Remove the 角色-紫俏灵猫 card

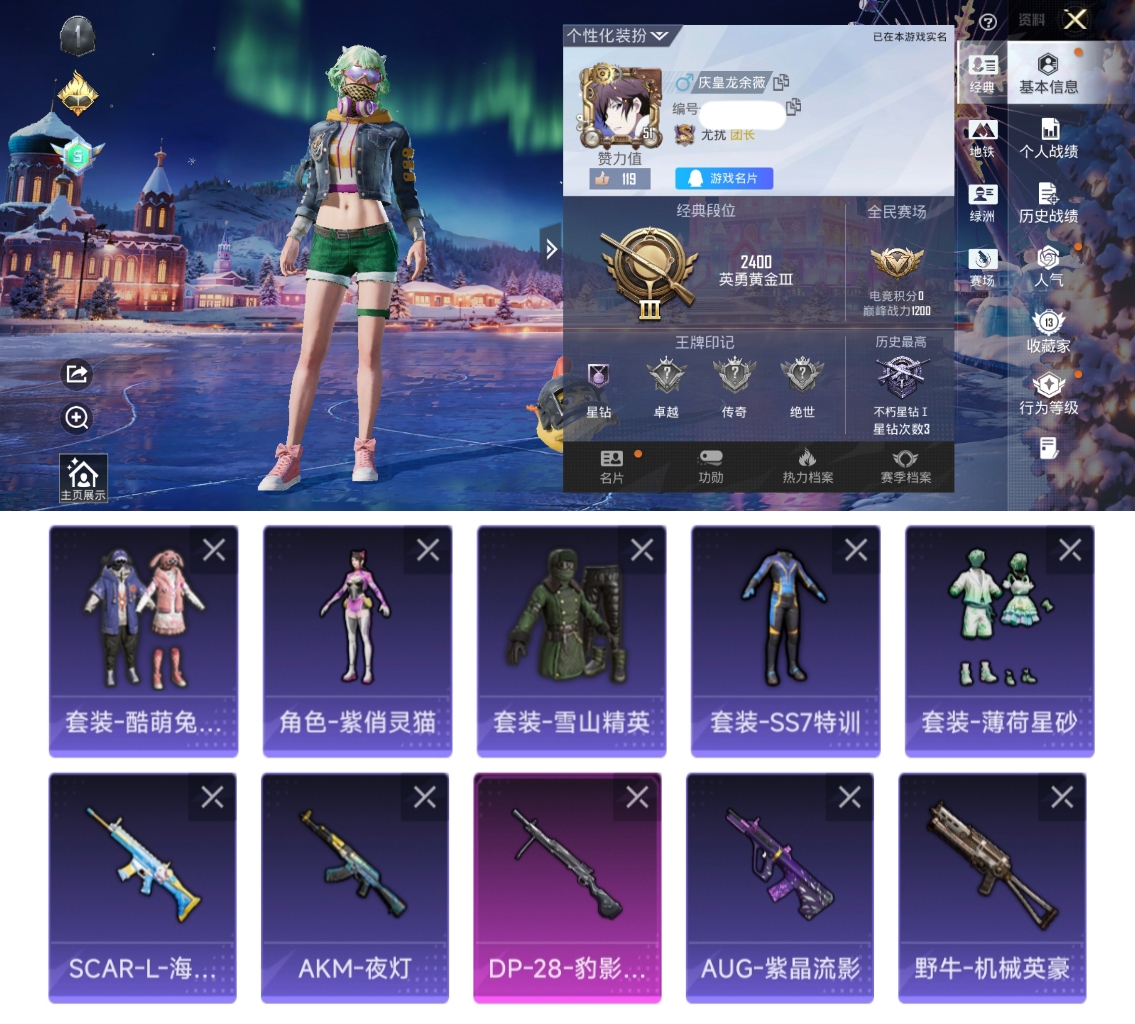[428, 550]
